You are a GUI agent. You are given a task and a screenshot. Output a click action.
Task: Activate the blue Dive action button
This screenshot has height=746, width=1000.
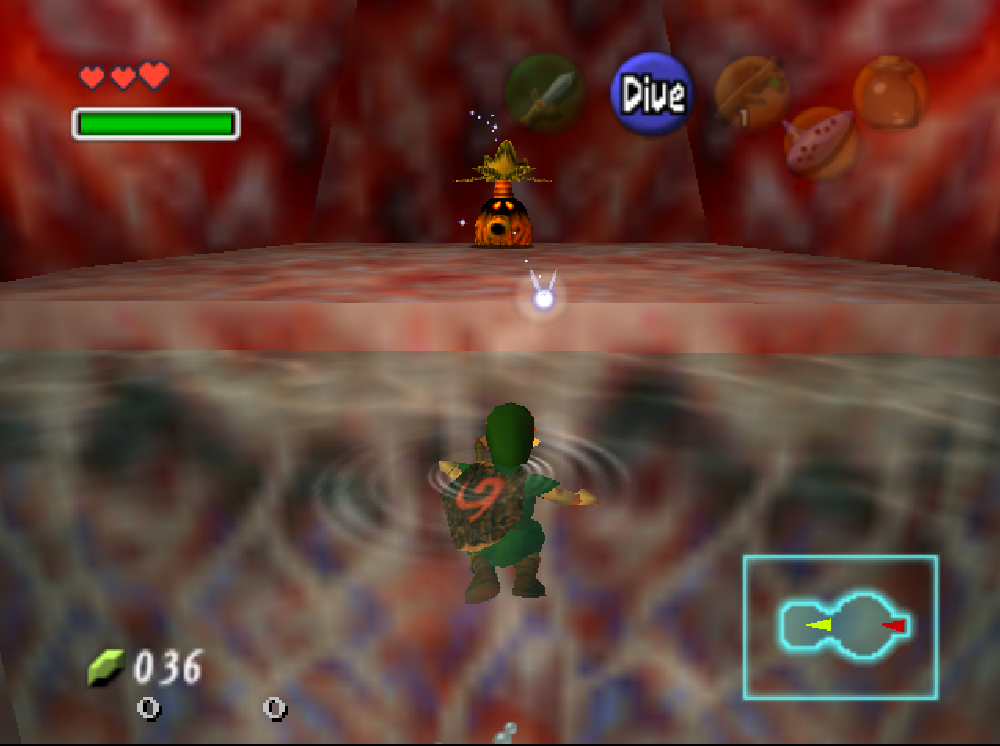coord(652,94)
